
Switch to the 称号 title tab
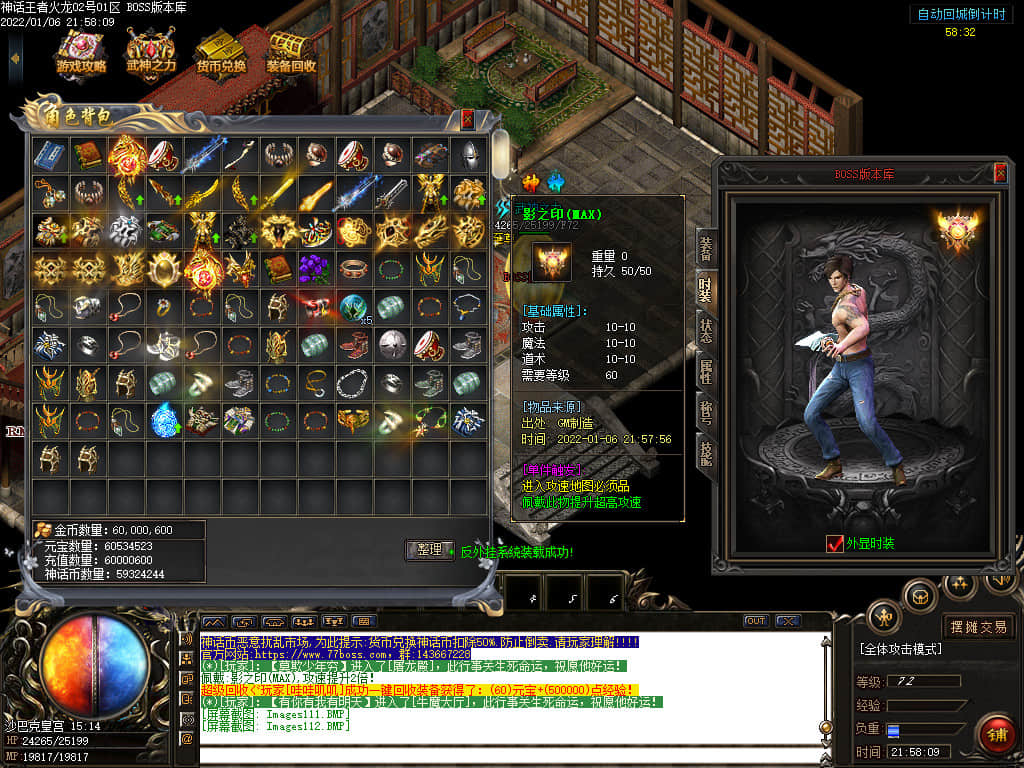pyautogui.click(x=706, y=412)
